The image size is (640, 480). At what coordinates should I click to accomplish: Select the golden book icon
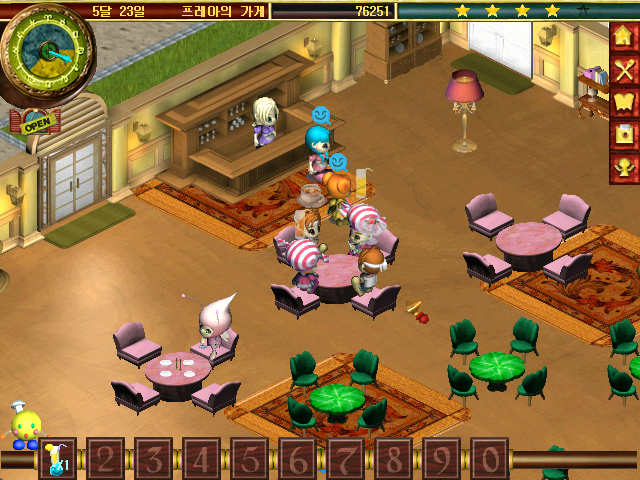624,102
